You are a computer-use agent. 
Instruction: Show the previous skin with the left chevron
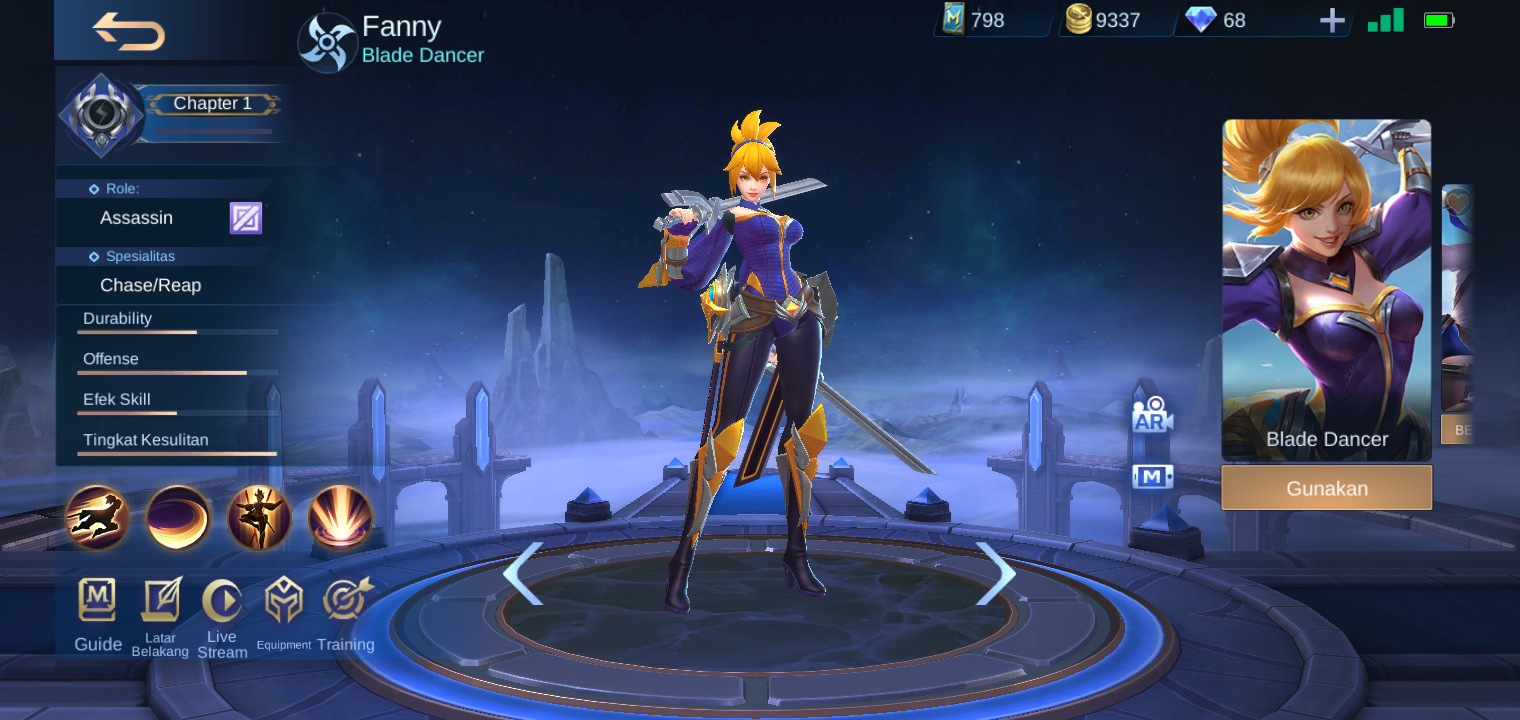(524, 575)
